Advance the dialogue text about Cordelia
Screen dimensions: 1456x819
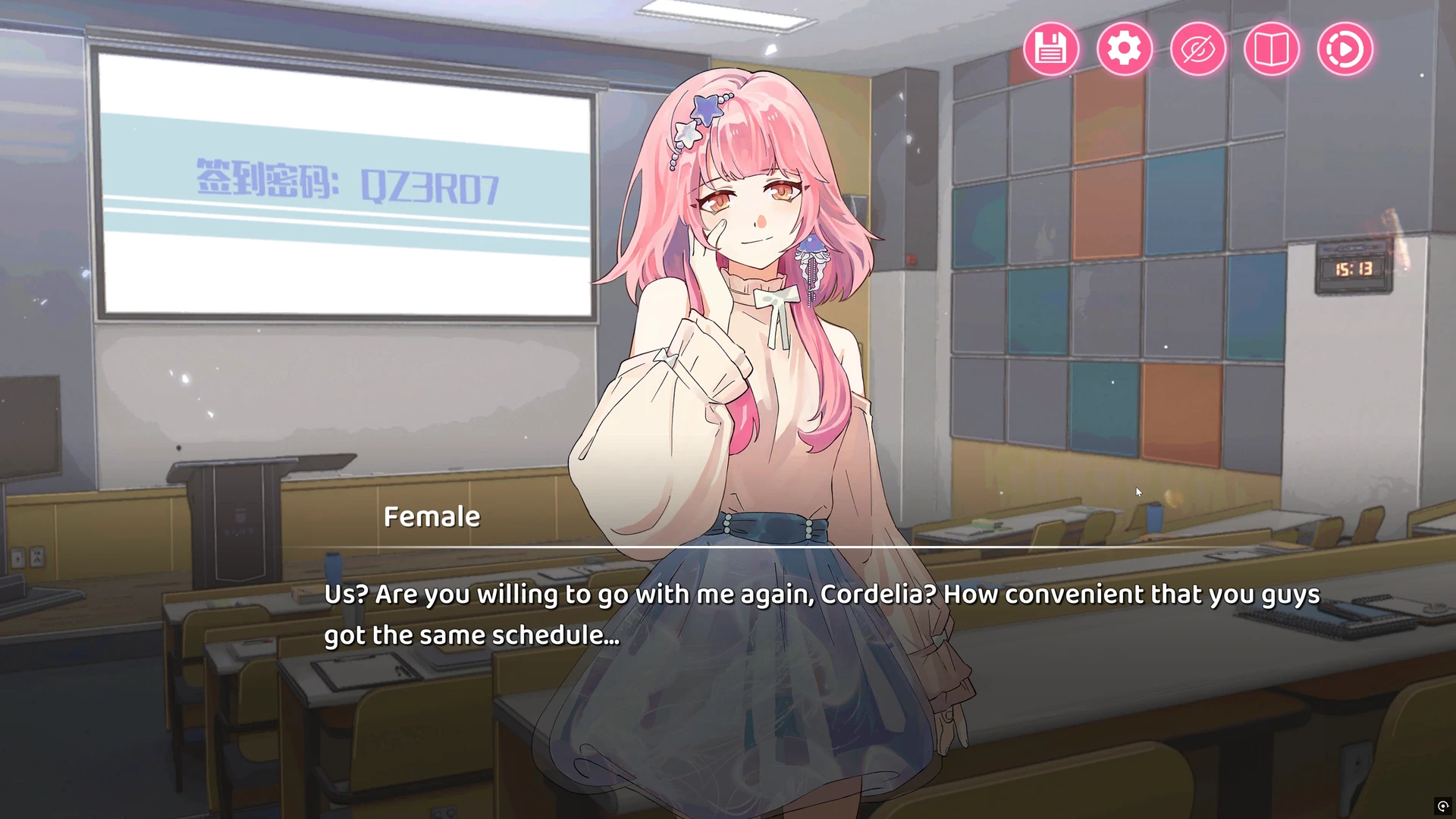(821, 614)
